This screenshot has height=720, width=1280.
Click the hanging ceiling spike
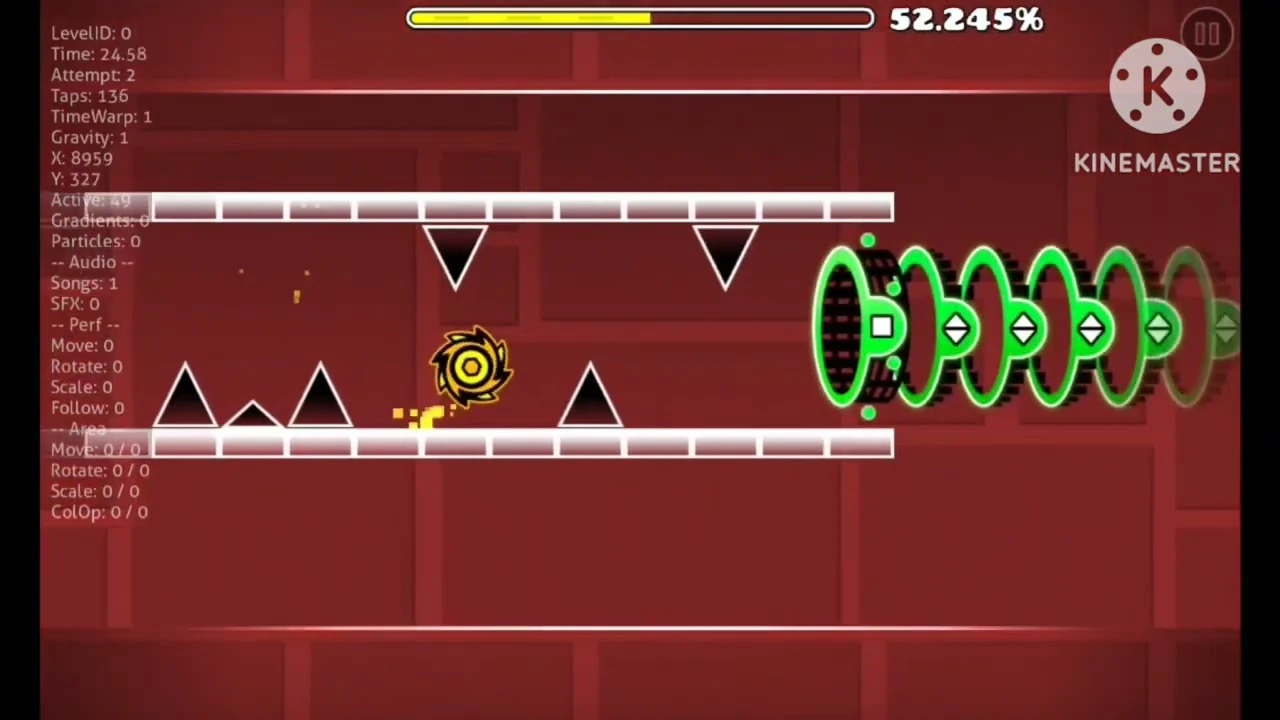(455, 250)
